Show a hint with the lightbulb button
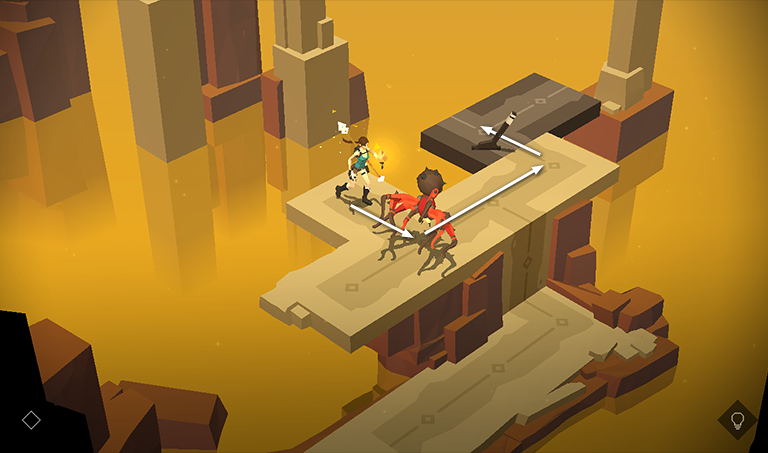Image resolution: width=768 pixels, height=453 pixels. point(737,420)
